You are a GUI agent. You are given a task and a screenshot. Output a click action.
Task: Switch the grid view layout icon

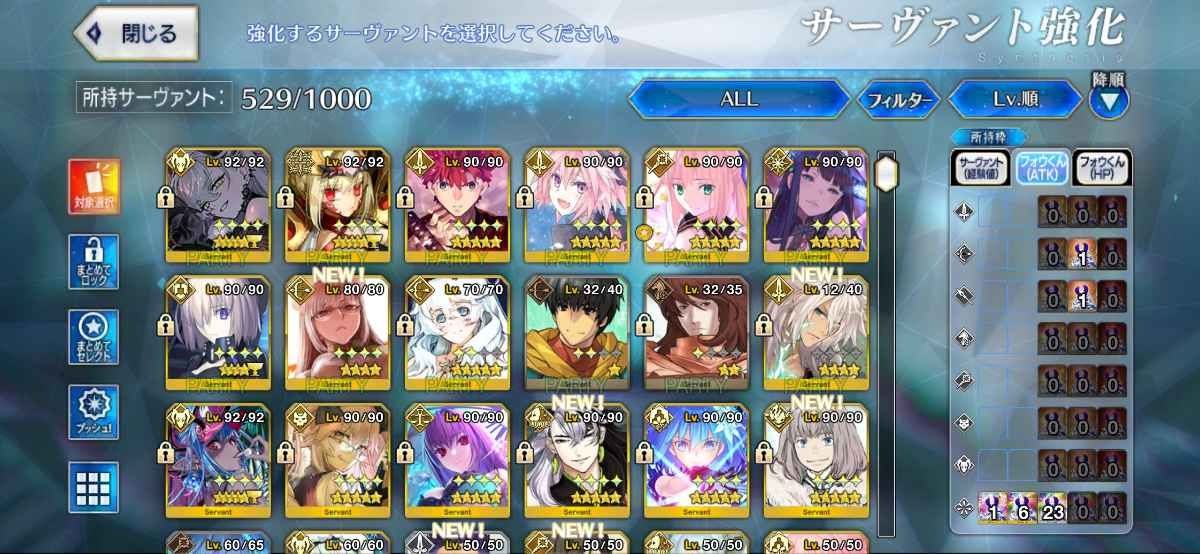[x=94, y=487]
